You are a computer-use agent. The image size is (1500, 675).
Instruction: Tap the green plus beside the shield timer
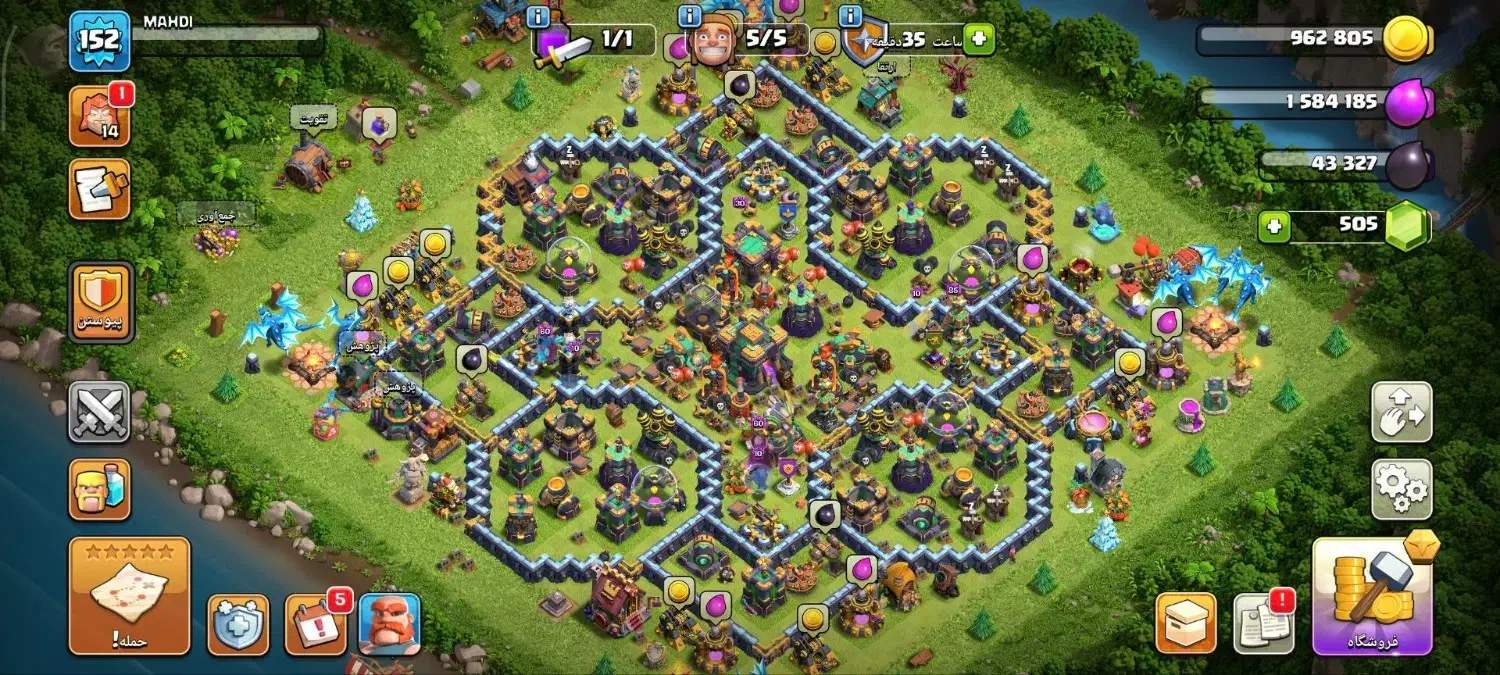[979, 40]
